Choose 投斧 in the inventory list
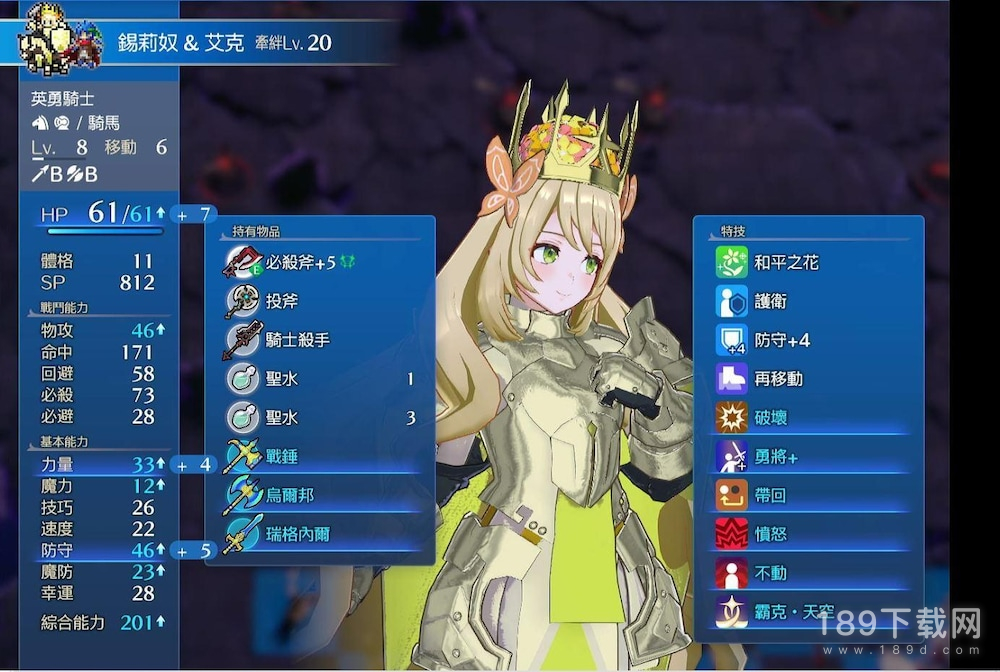Image resolution: width=1000 pixels, height=672 pixels. point(281,301)
